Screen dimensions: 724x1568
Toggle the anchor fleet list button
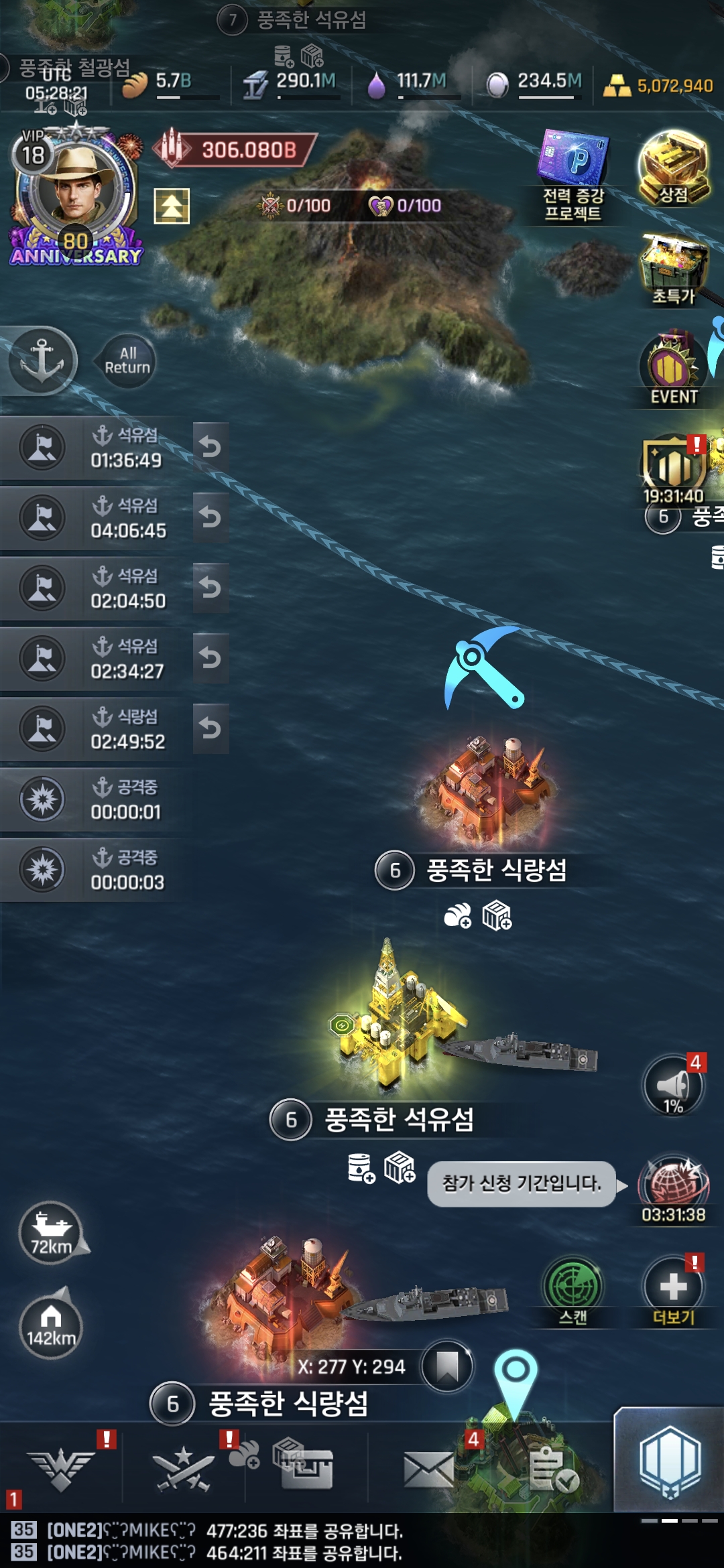pos(42,361)
